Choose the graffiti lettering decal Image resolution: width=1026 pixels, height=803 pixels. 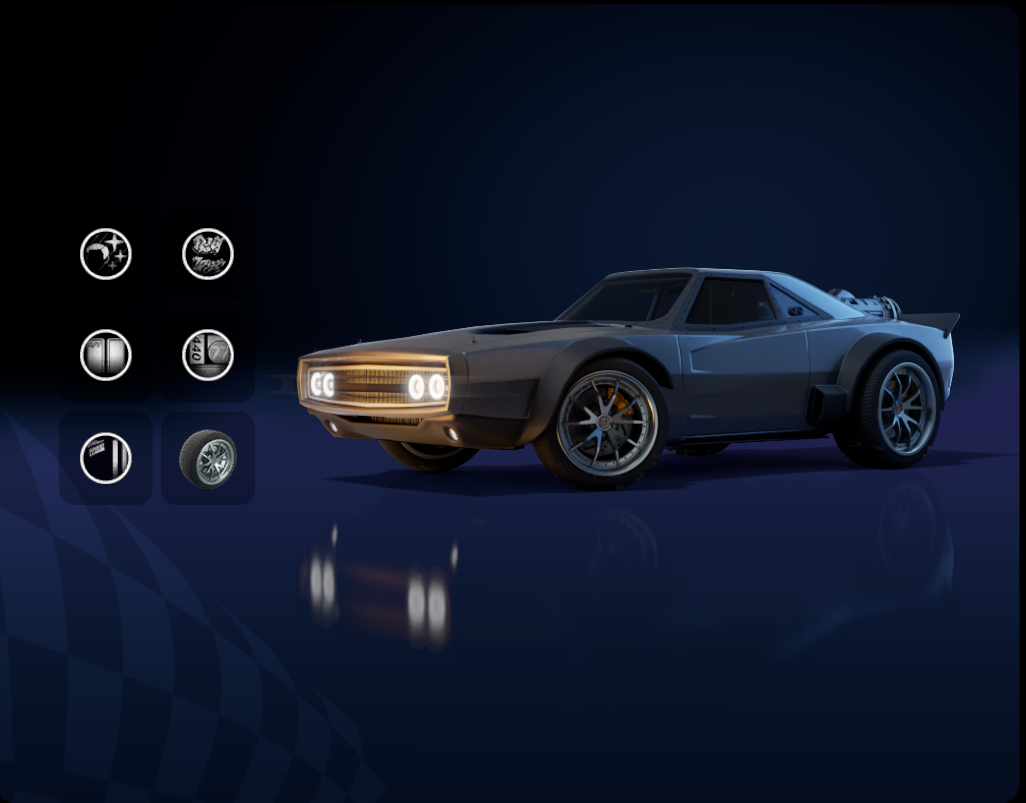[x=208, y=254]
